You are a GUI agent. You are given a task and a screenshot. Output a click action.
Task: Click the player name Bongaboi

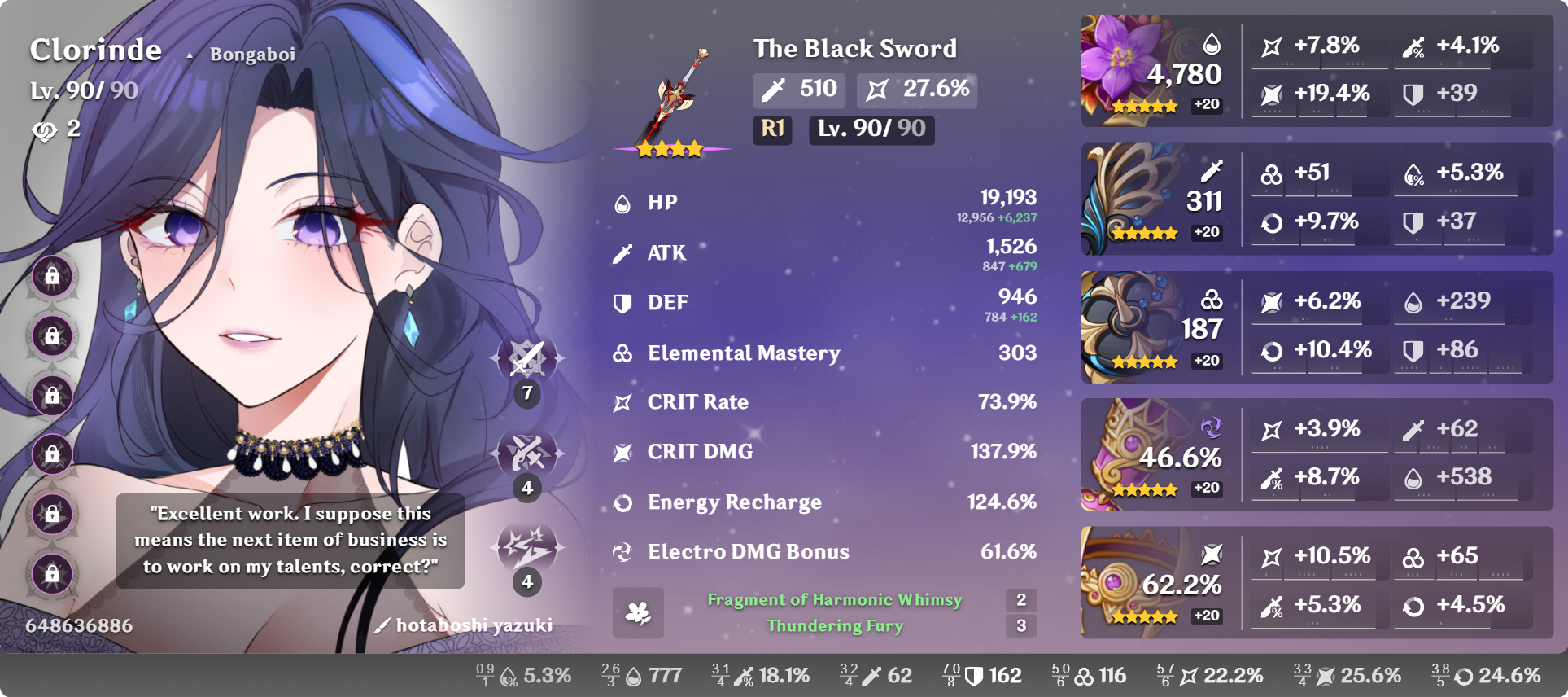[252, 54]
